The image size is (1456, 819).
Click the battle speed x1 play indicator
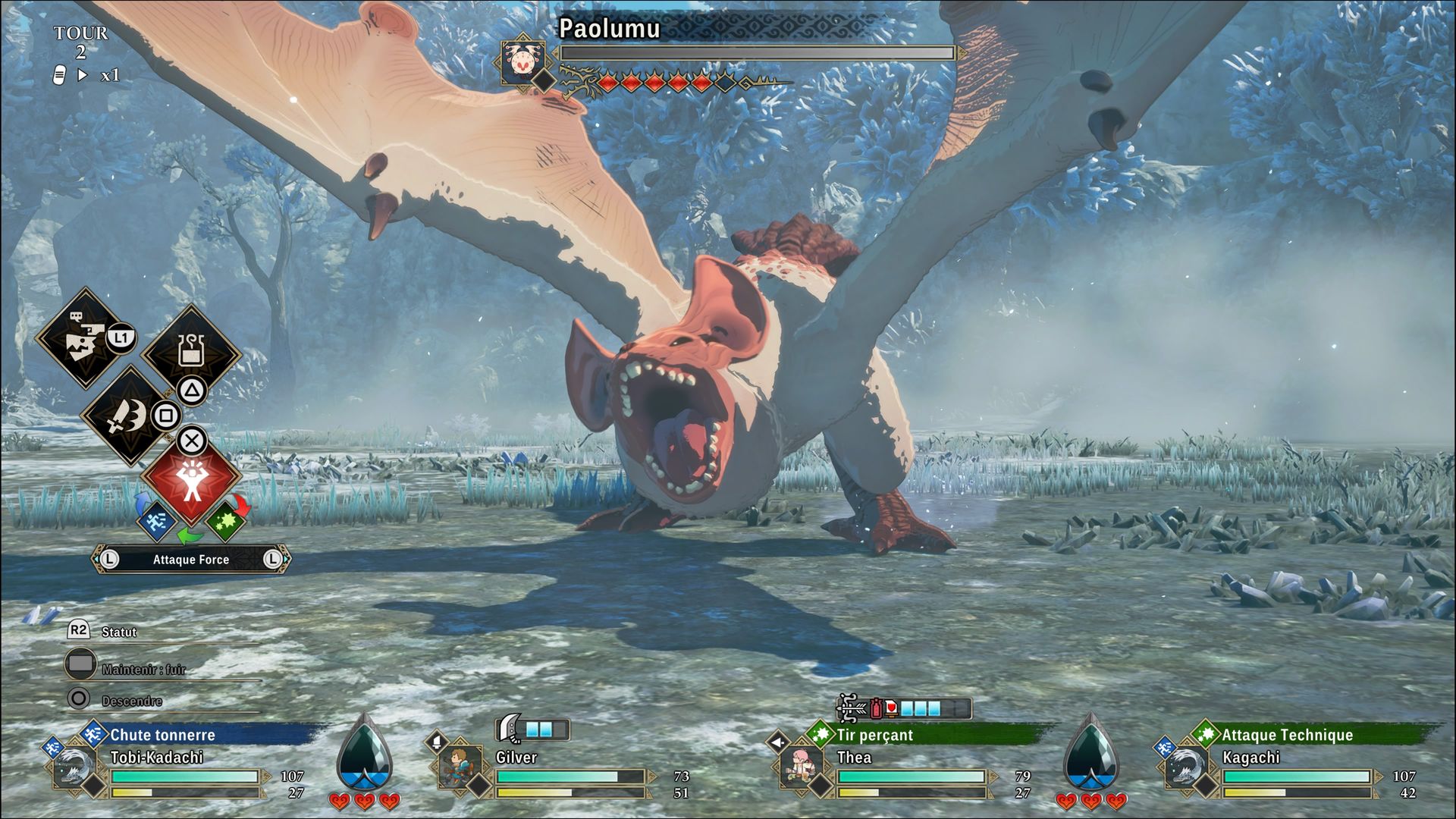click(83, 75)
